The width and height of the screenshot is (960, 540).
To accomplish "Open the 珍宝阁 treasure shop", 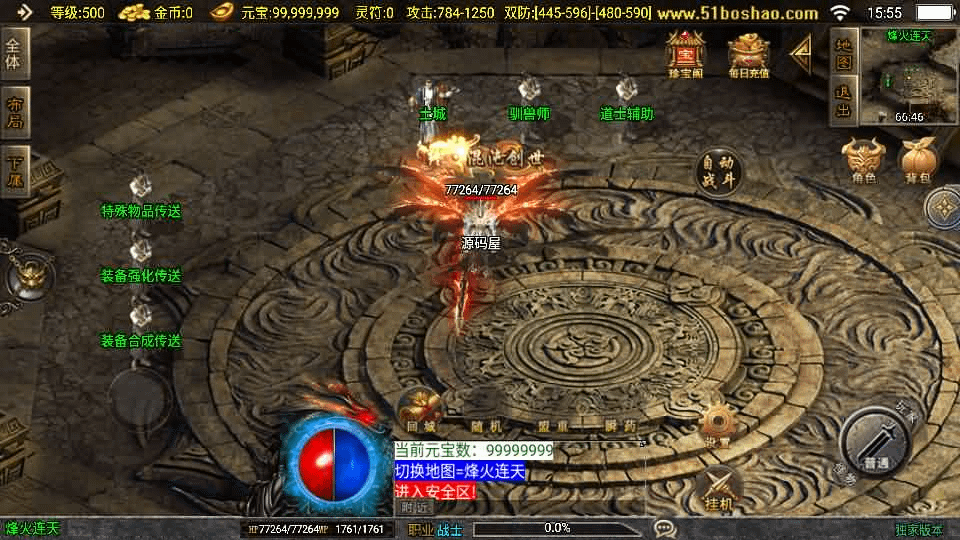I will (686, 53).
